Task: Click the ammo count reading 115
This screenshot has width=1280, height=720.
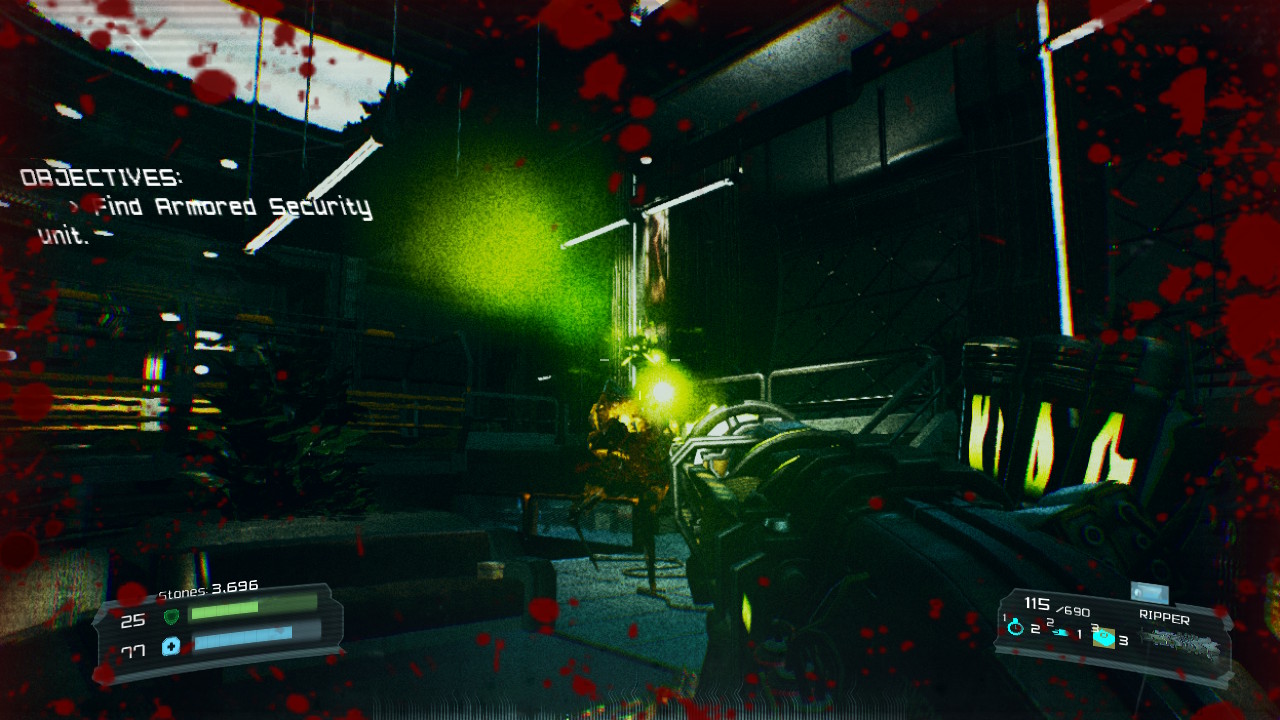Action: 1037,601
